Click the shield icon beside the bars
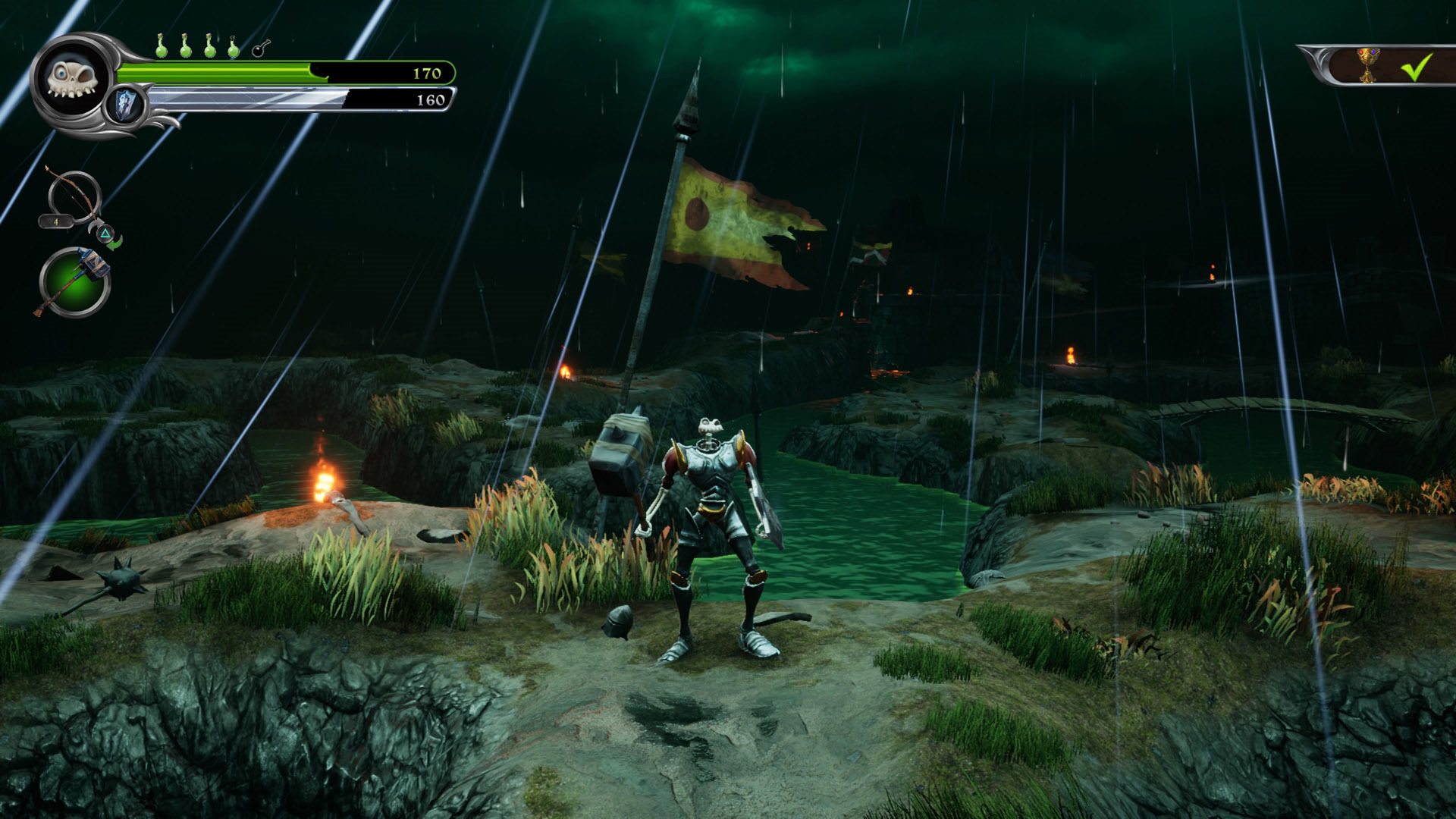Image resolution: width=1456 pixels, height=819 pixels. (x=125, y=104)
